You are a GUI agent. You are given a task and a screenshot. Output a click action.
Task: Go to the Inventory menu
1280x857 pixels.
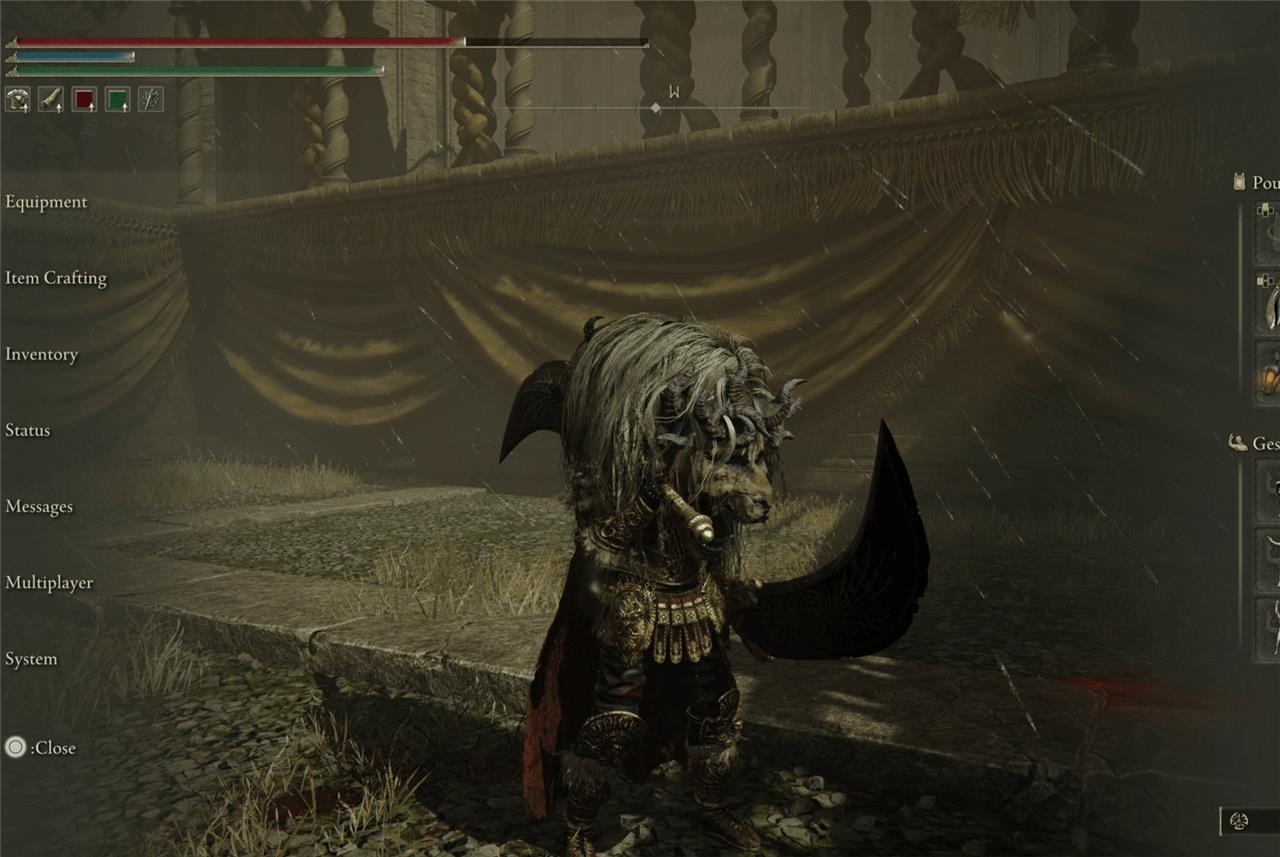[41, 354]
